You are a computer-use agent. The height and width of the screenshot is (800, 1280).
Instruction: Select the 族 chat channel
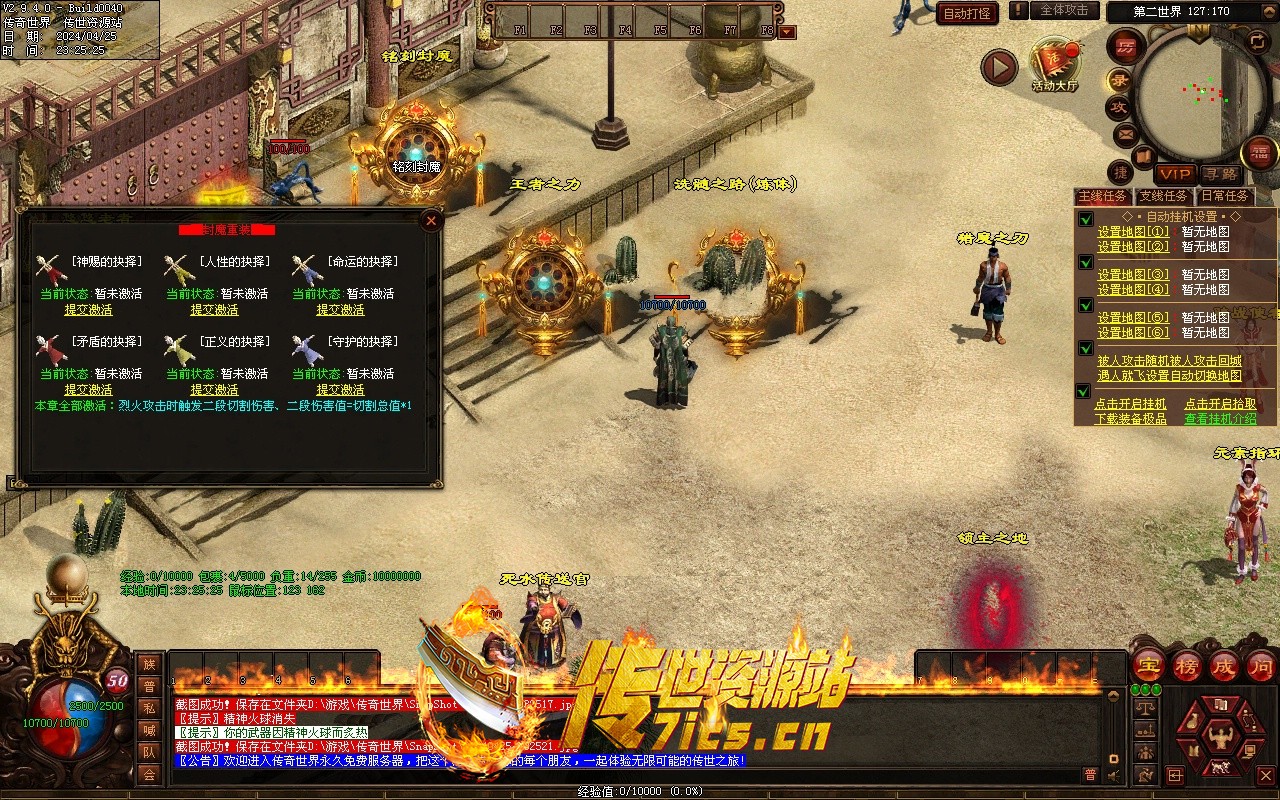[x=149, y=664]
